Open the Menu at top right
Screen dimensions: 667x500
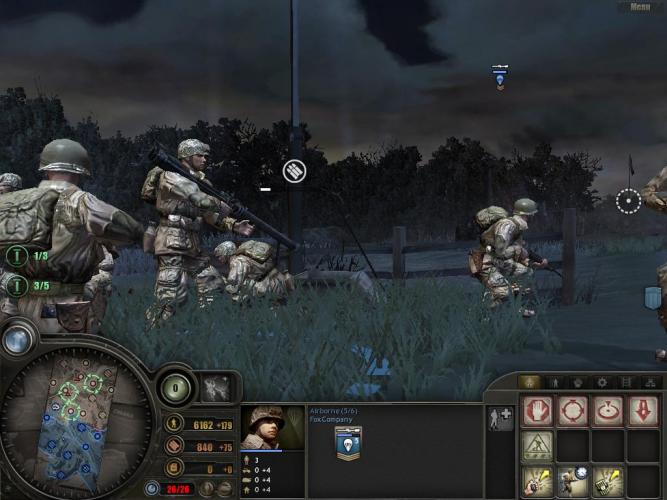(639, 6)
